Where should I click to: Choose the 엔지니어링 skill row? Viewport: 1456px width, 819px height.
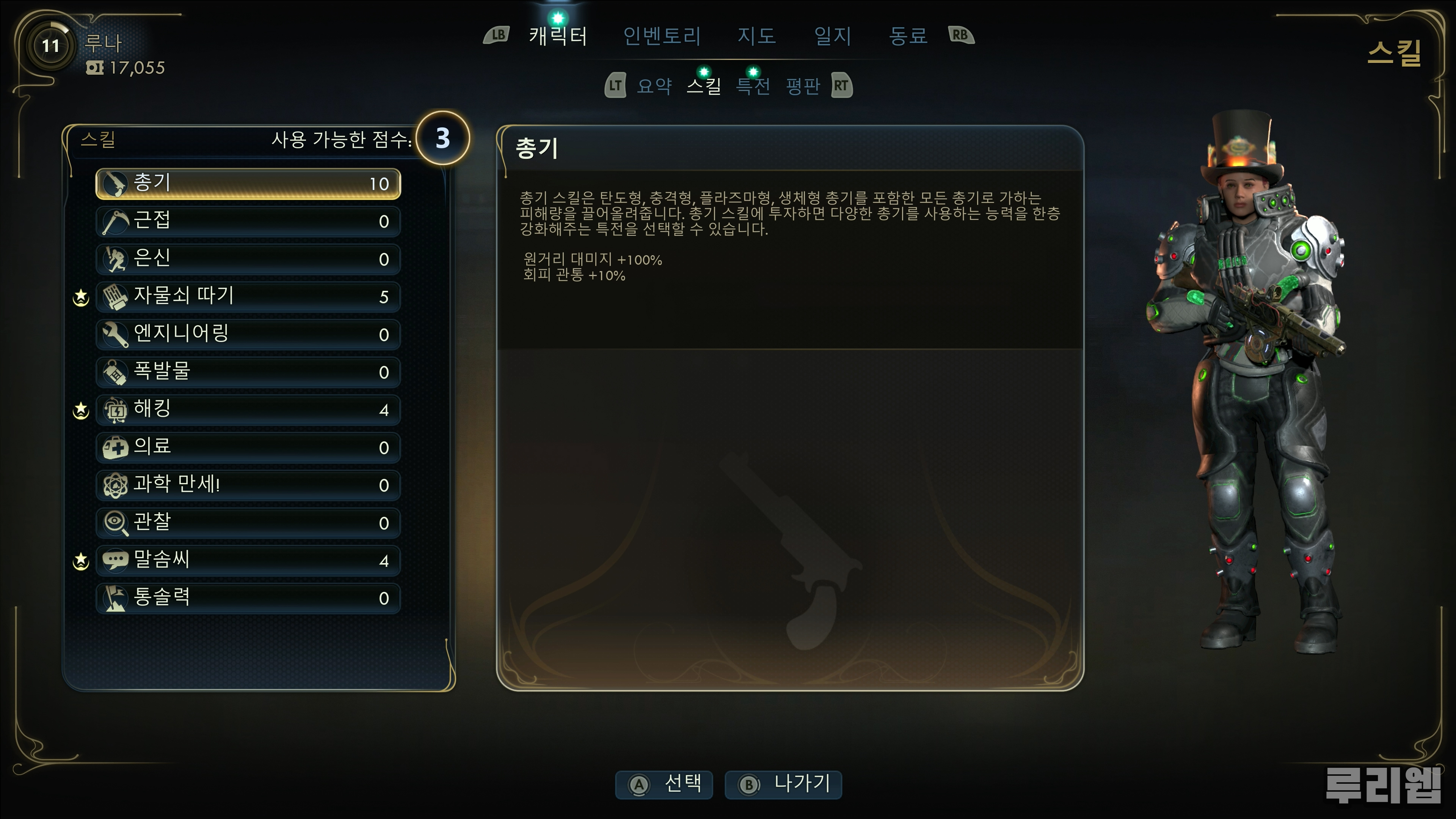tap(248, 334)
